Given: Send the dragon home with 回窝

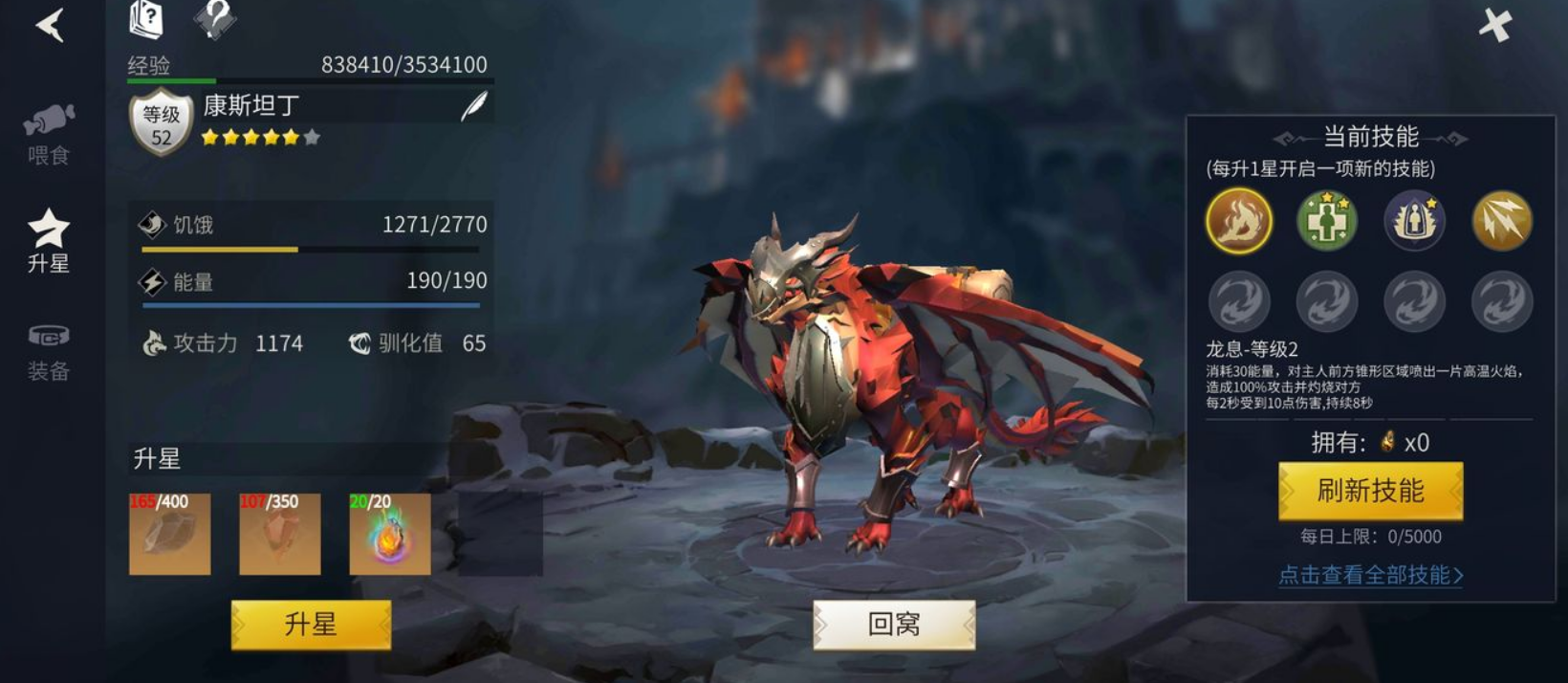Looking at the screenshot, I should point(894,625).
